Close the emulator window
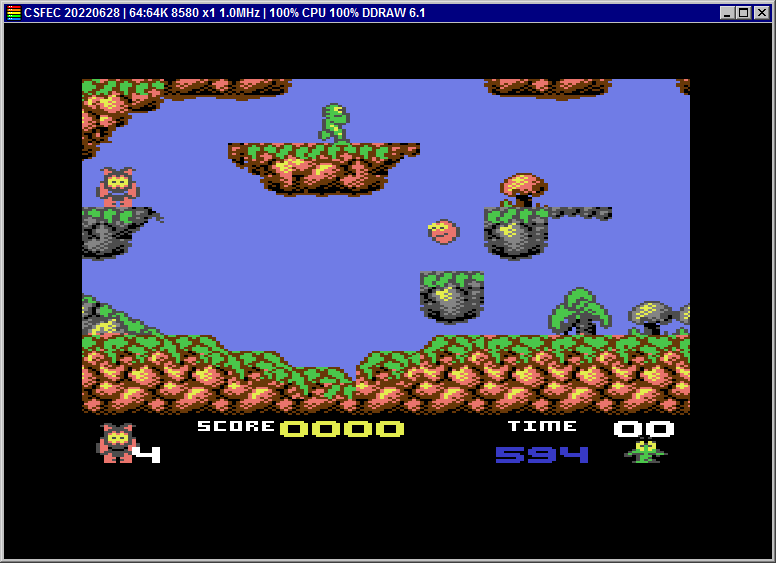Screen dimensions: 776x563 click(762, 13)
